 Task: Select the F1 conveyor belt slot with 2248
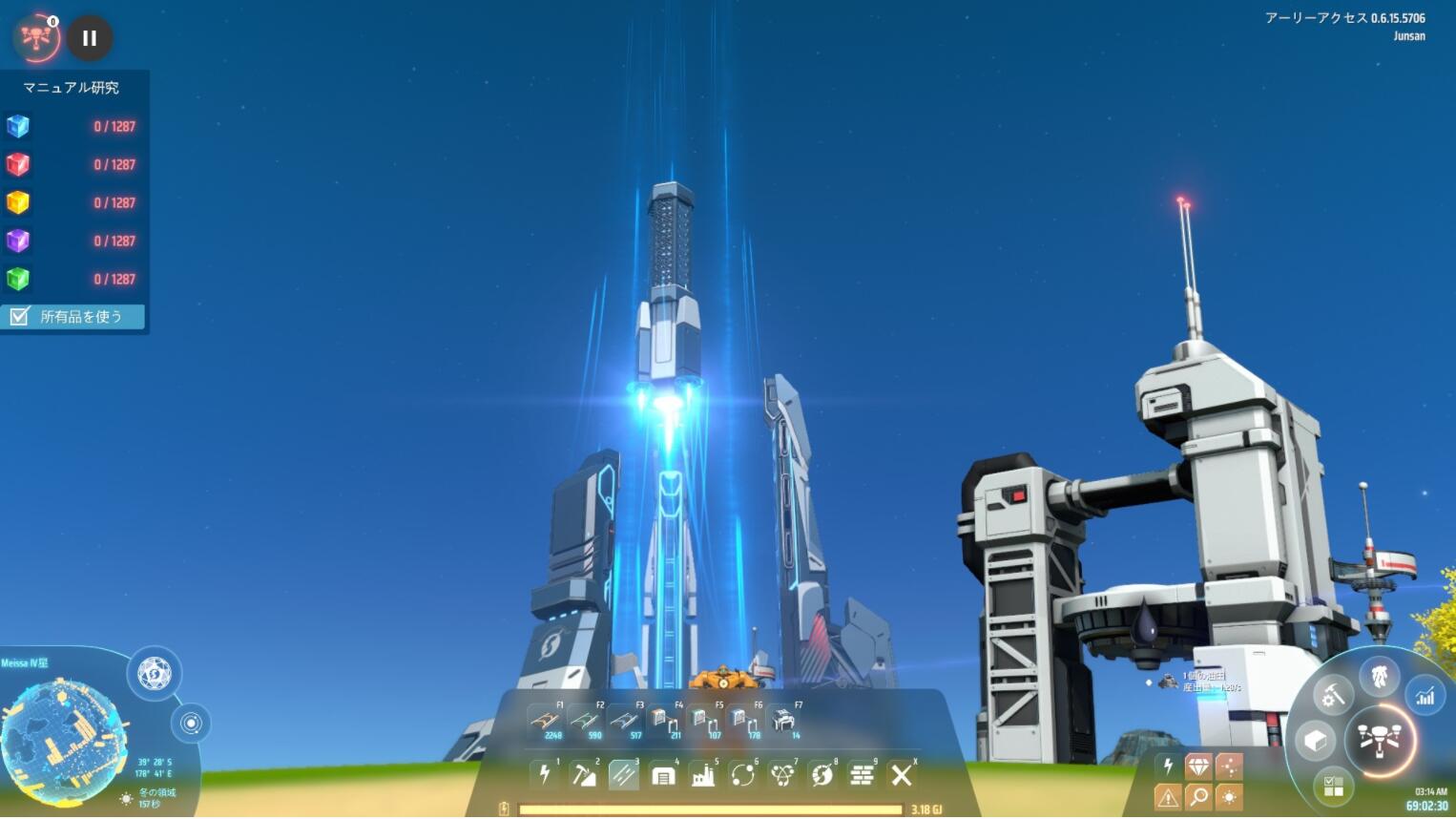click(x=545, y=722)
